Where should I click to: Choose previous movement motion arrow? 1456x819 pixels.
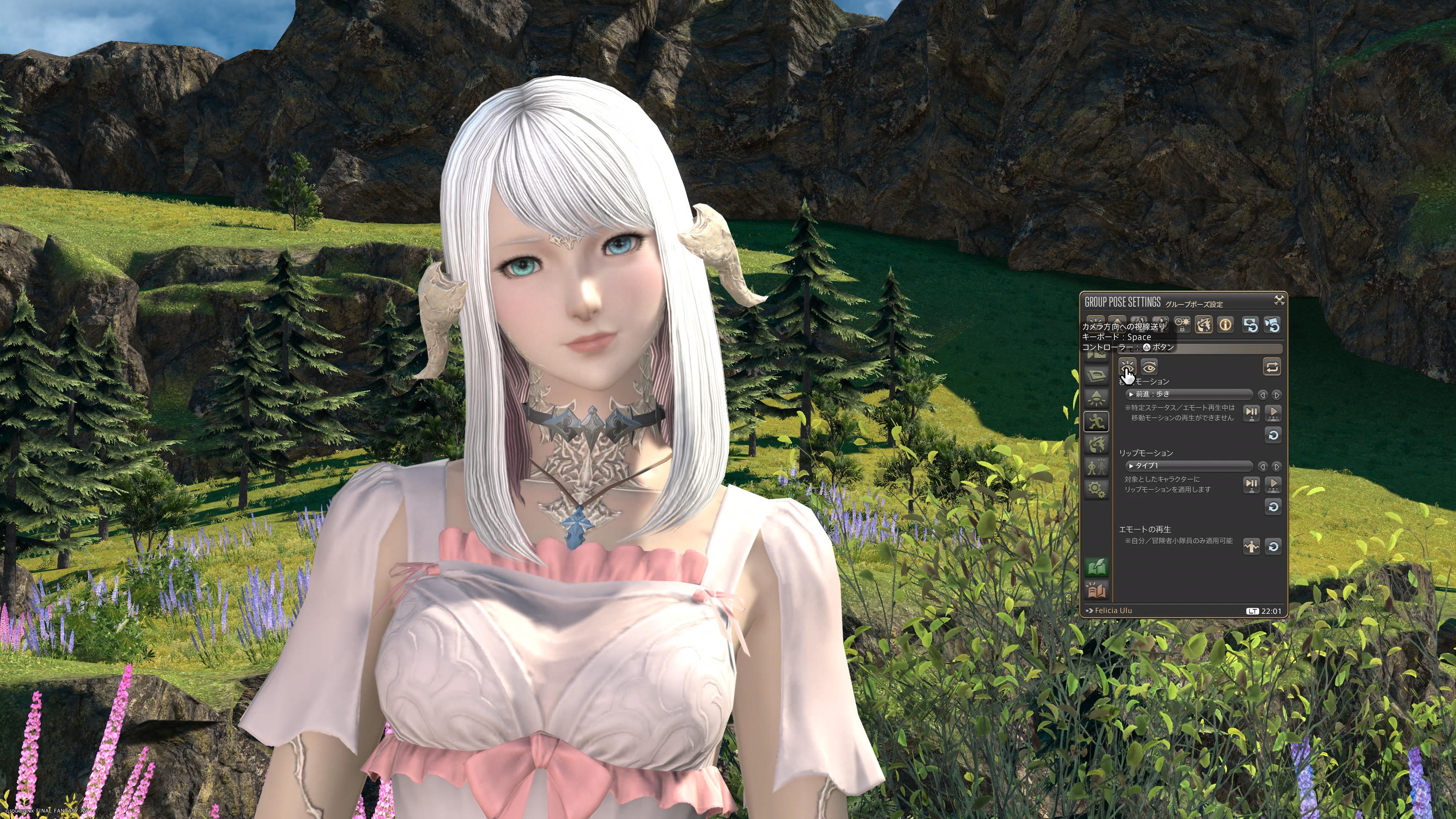[1263, 394]
